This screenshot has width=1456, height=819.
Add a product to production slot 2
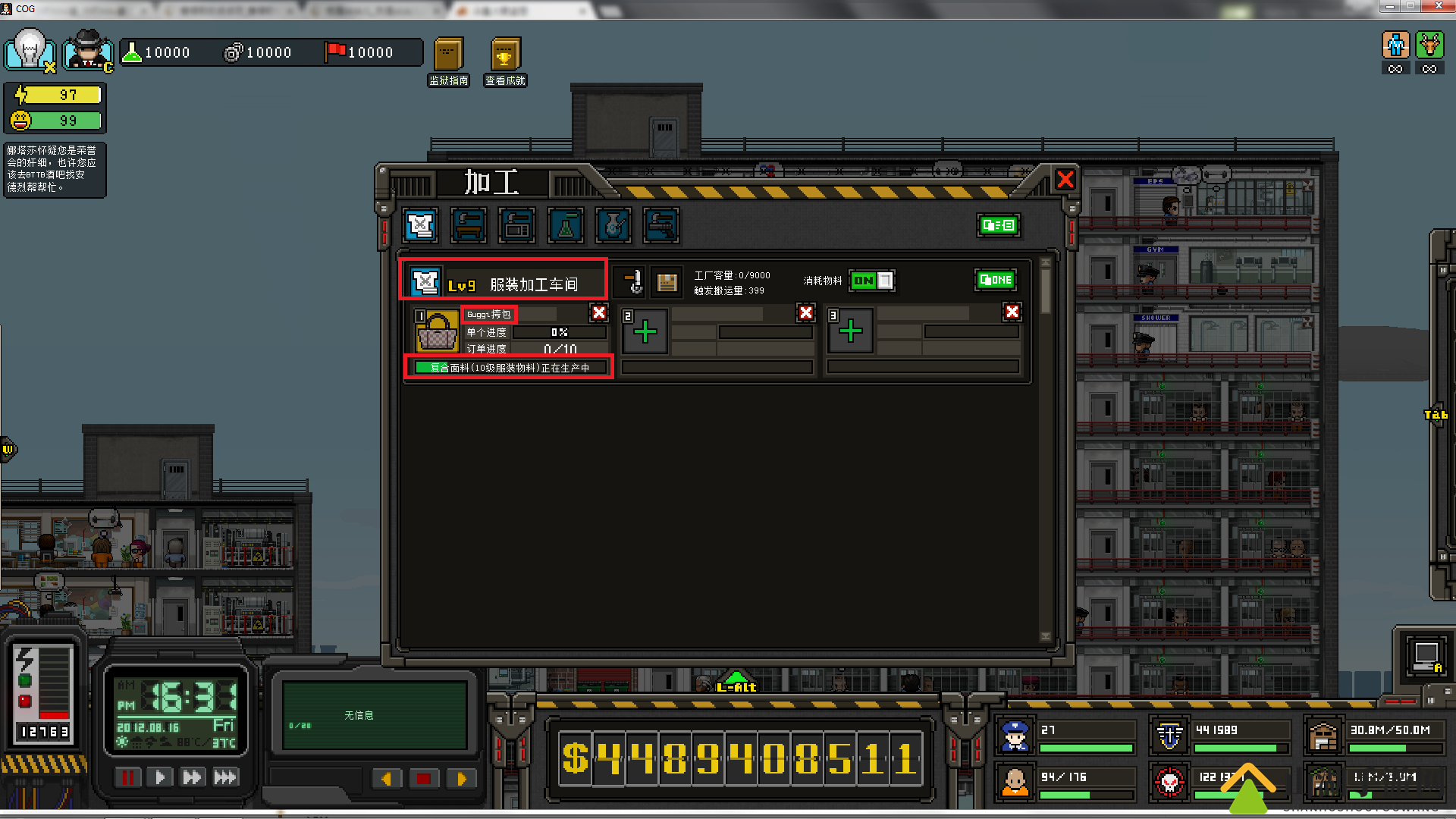pos(645,331)
